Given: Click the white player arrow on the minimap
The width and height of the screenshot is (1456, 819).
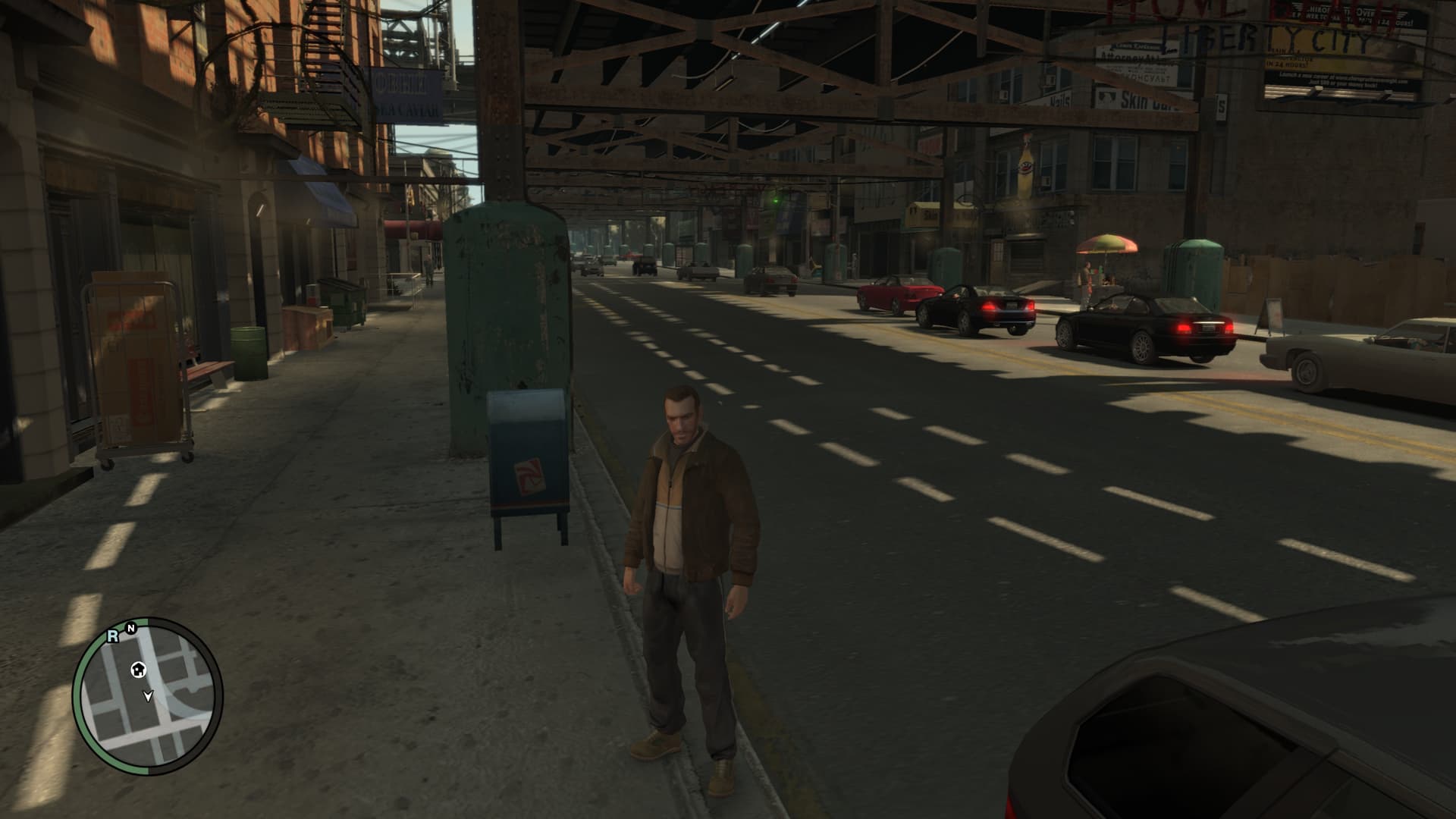Looking at the screenshot, I should point(149,695).
